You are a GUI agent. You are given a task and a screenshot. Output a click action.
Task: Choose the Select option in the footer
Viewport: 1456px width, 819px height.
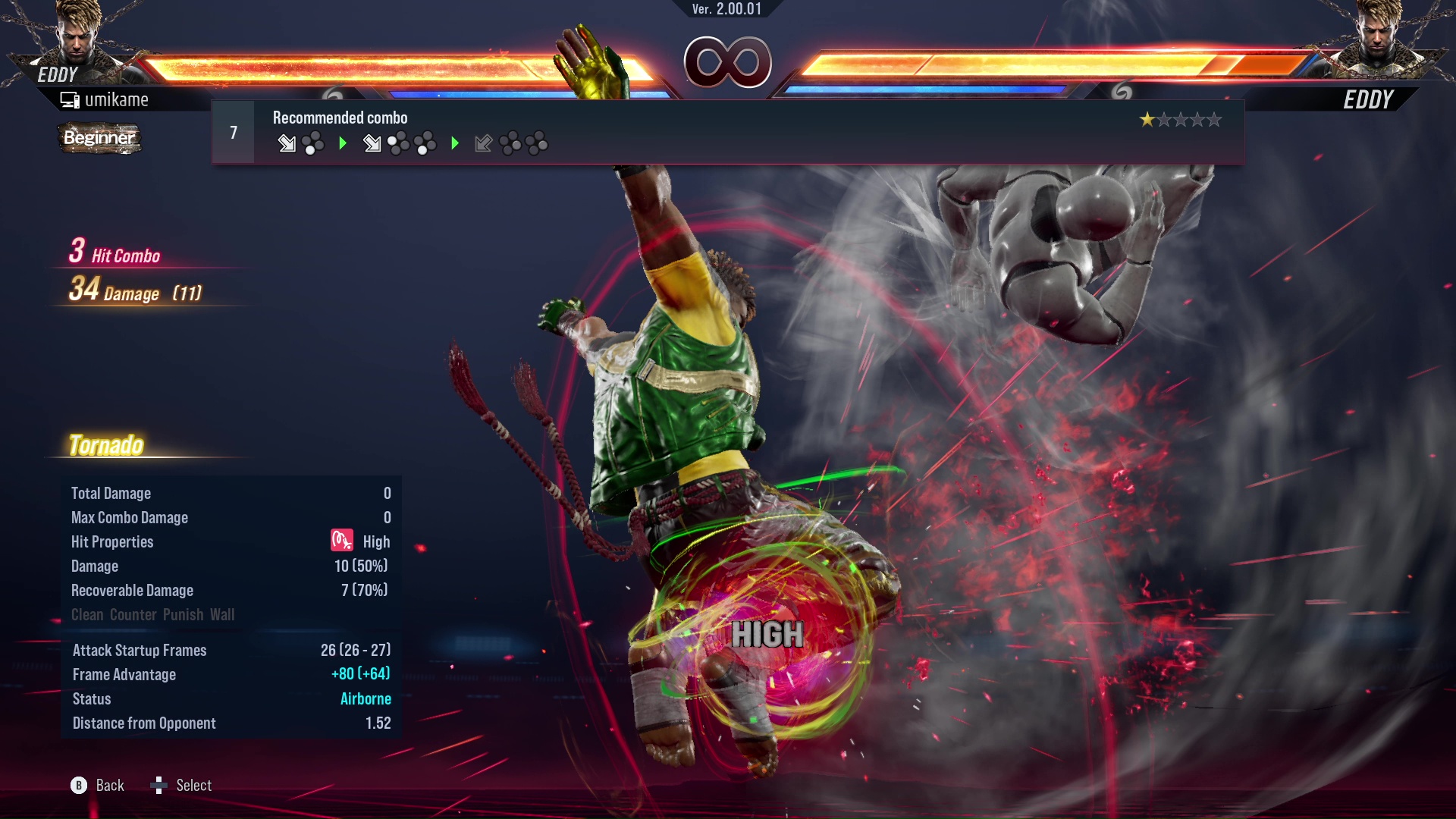193,786
